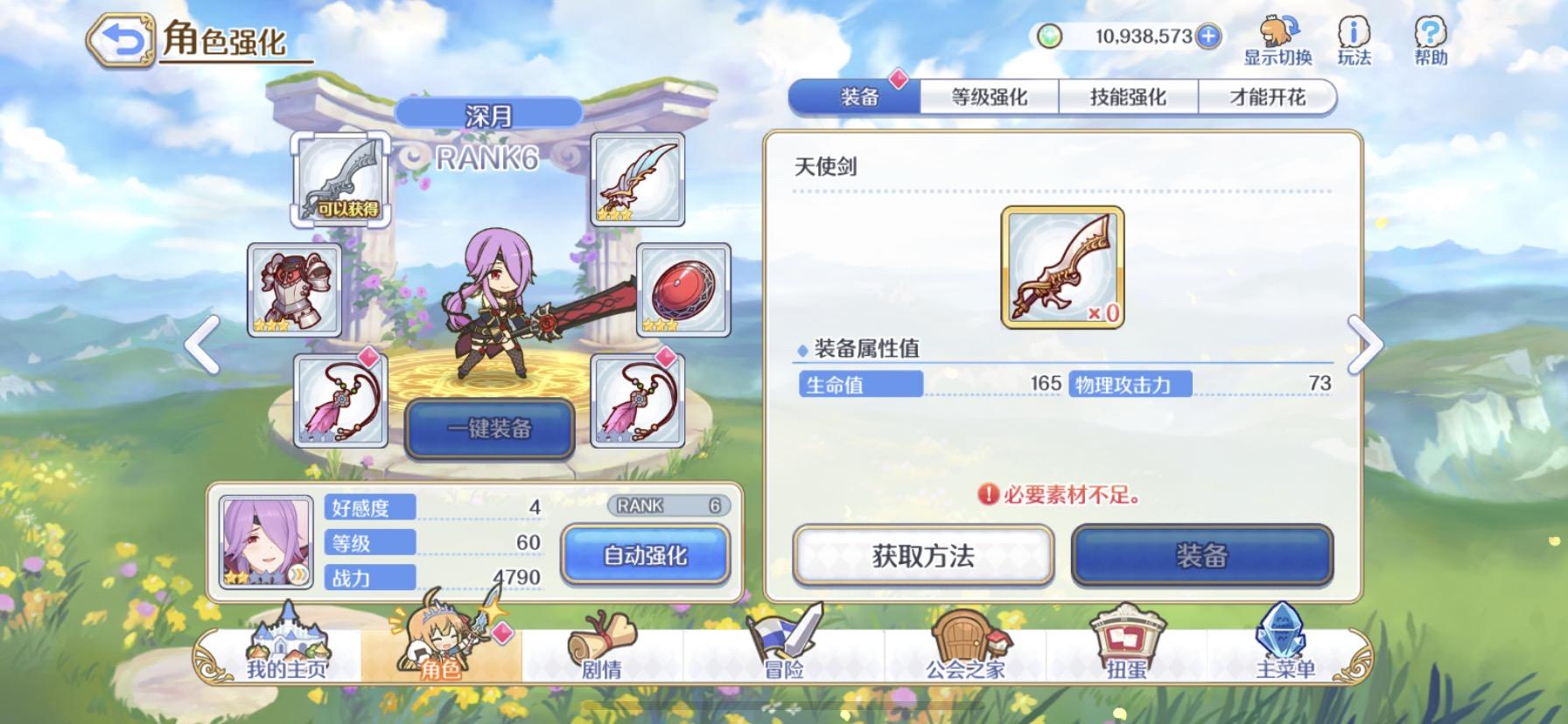Click the right arrow to next character
The height and width of the screenshot is (724, 1568).
1365,345
